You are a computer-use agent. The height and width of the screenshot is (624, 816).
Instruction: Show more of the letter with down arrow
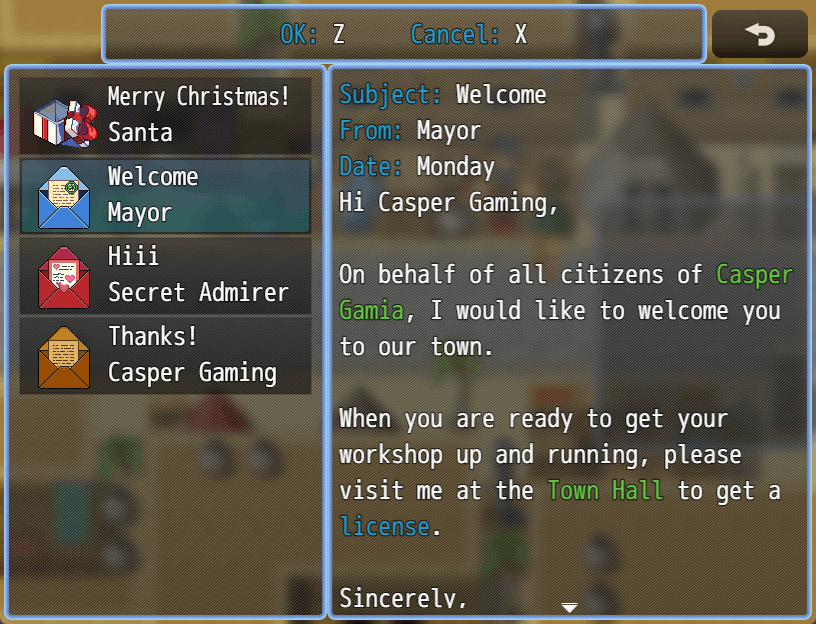pos(569,607)
